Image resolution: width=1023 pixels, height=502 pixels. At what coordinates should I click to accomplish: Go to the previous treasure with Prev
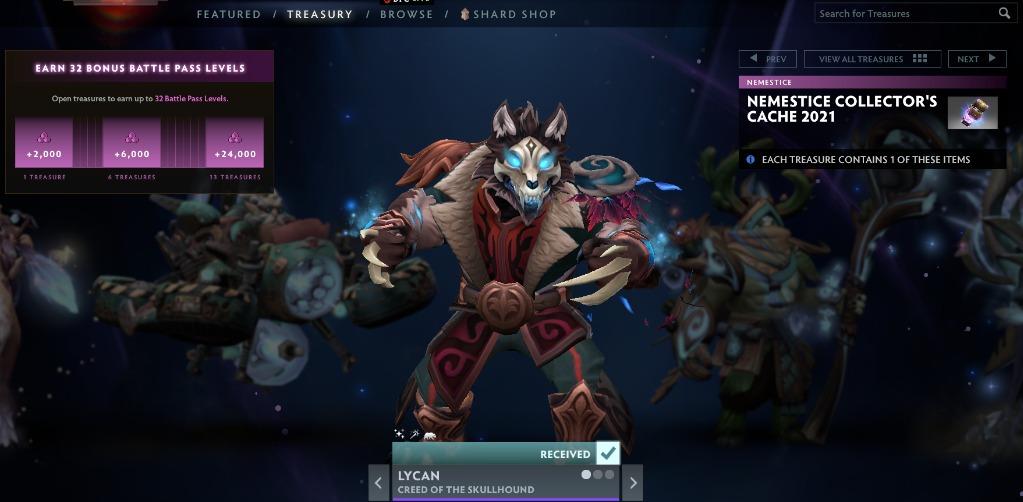[x=768, y=59]
